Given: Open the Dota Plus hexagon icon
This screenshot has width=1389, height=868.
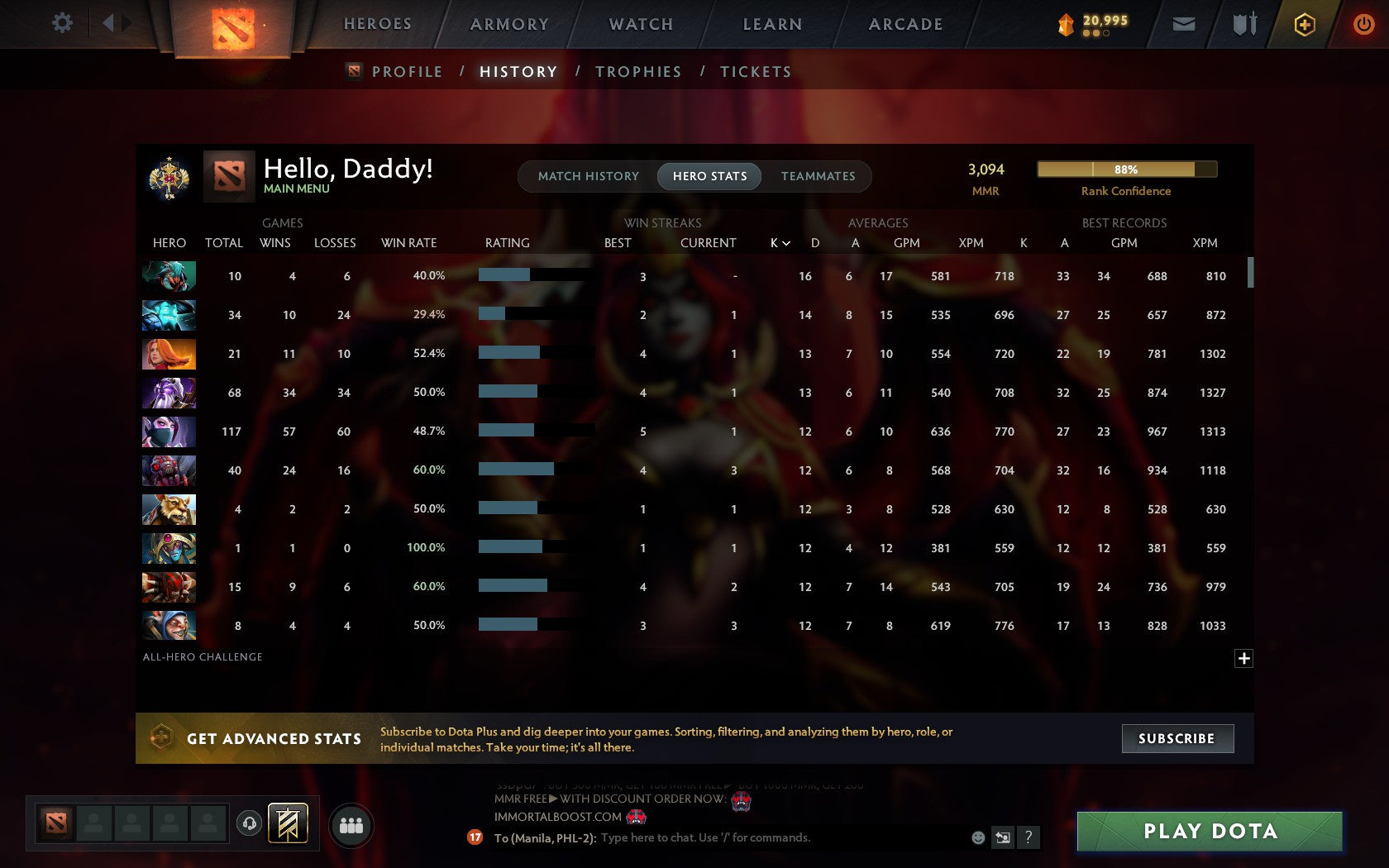Looking at the screenshot, I should (x=1305, y=23).
